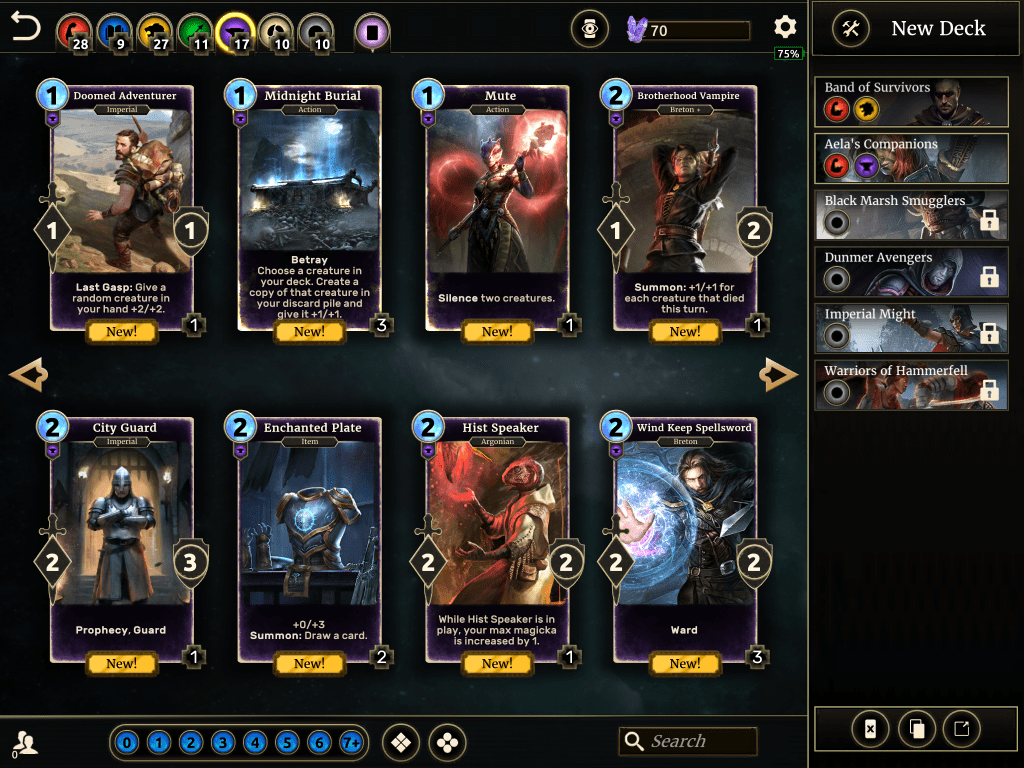Toggle the eye view filter
This screenshot has width=1024, height=768.
[590, 30]
